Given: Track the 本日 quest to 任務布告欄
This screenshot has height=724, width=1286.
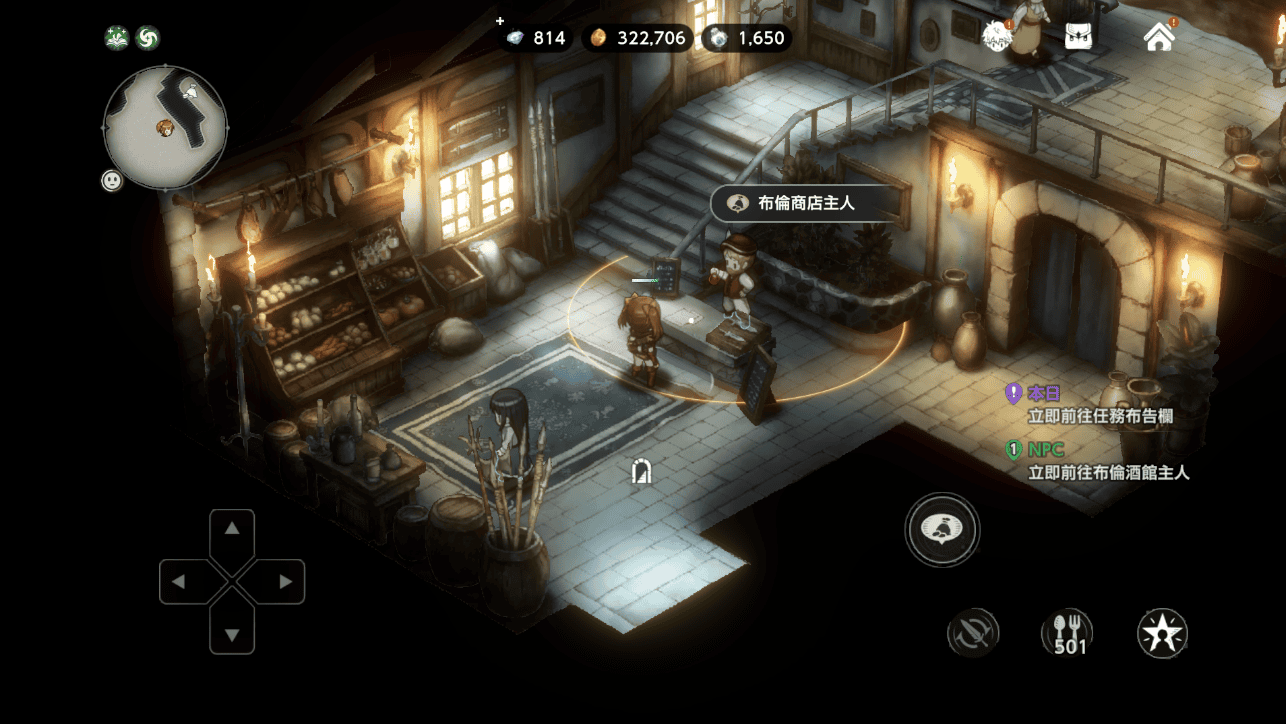Looking at the screenshot, I should [x=1099, y=405].
